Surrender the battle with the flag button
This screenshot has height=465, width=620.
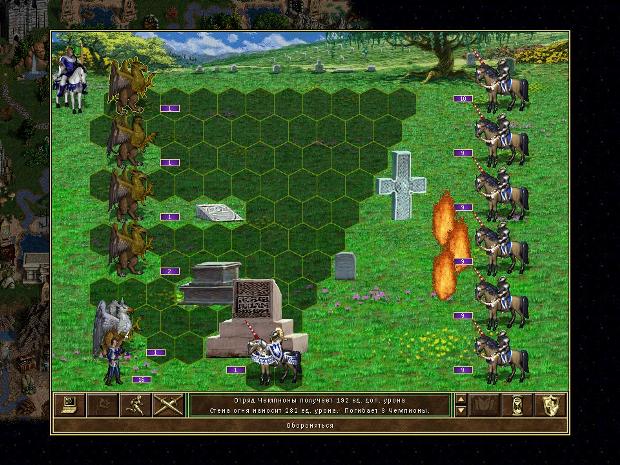(101, 405)
